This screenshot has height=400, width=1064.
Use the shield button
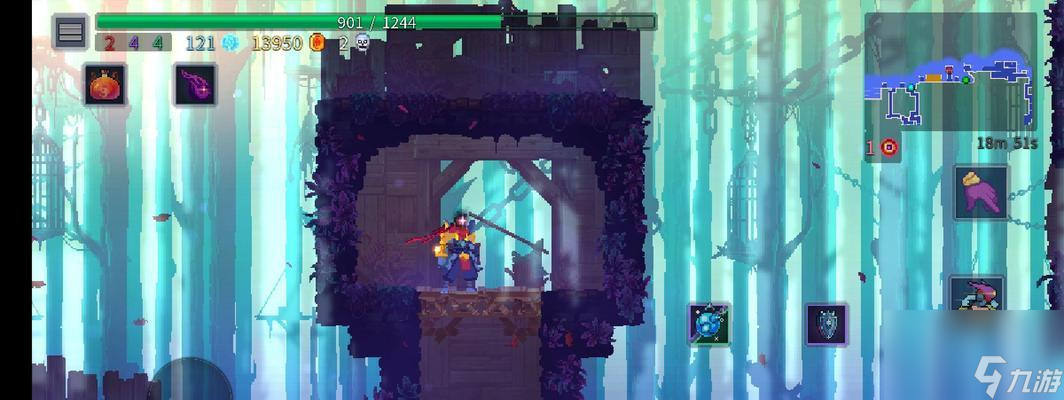point(826,324)
